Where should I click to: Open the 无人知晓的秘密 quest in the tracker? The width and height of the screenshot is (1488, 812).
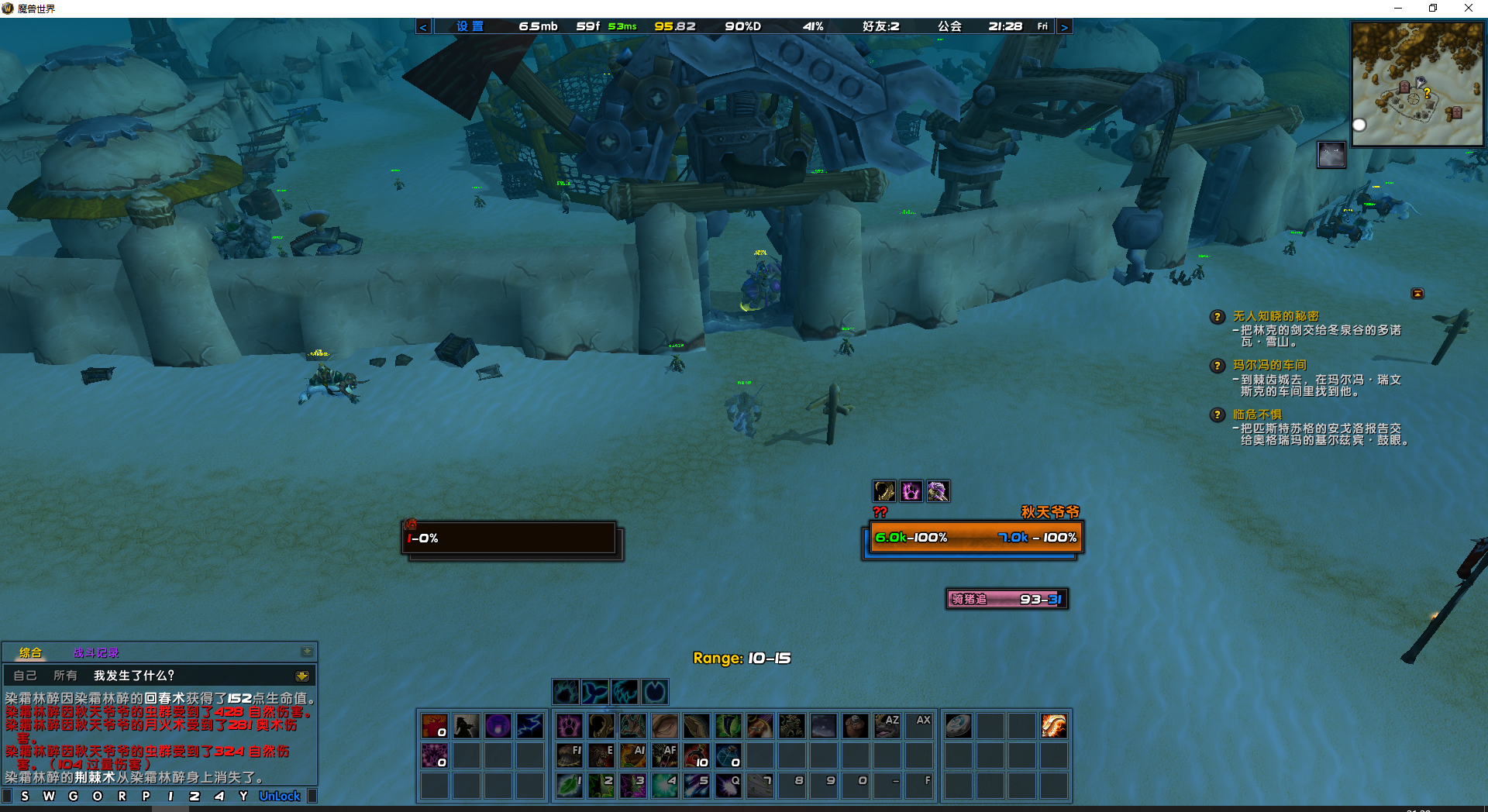pos(1276,316)
